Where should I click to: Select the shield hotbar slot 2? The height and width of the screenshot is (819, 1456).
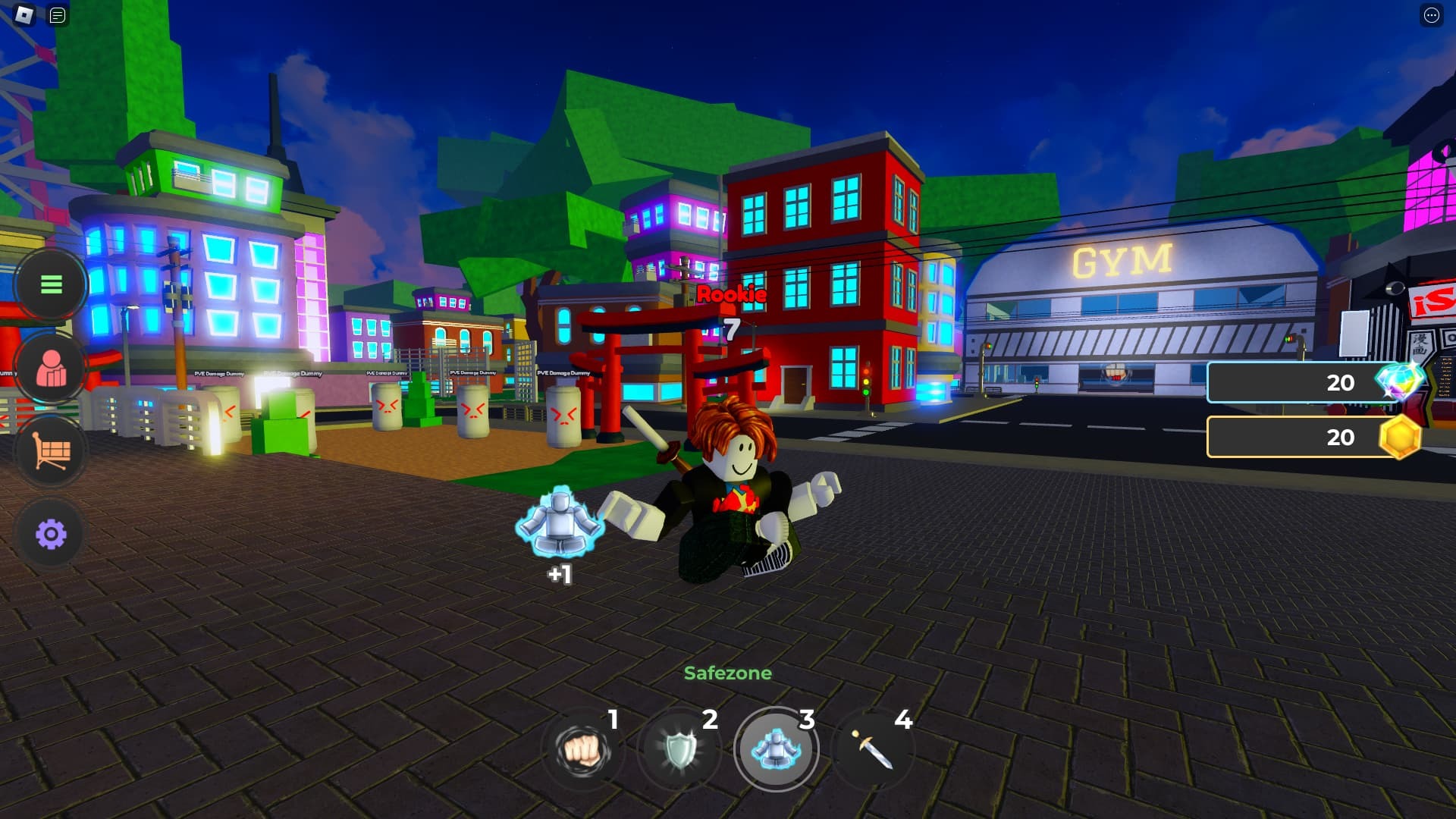tap(679, 749)
